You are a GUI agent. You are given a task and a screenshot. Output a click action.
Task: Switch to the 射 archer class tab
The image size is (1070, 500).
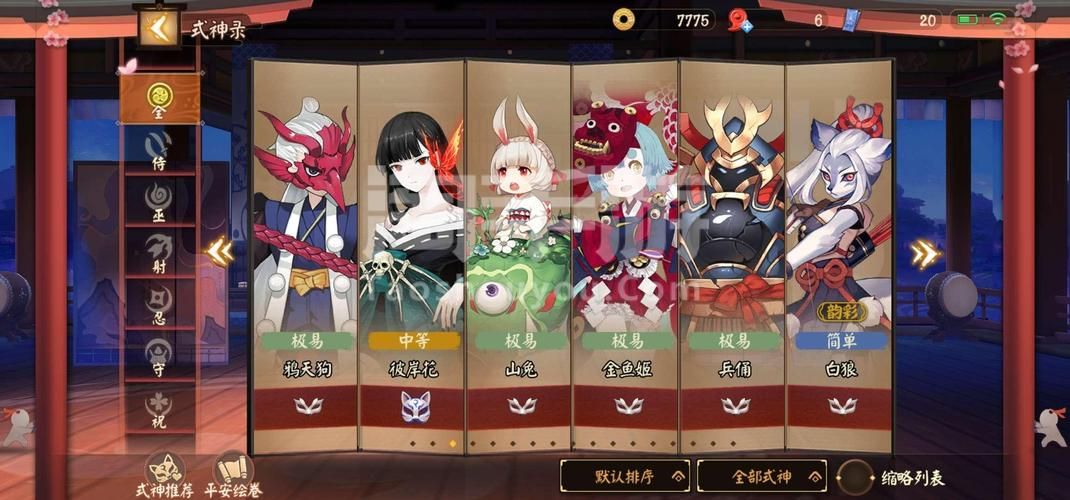[x=160, y=250]
